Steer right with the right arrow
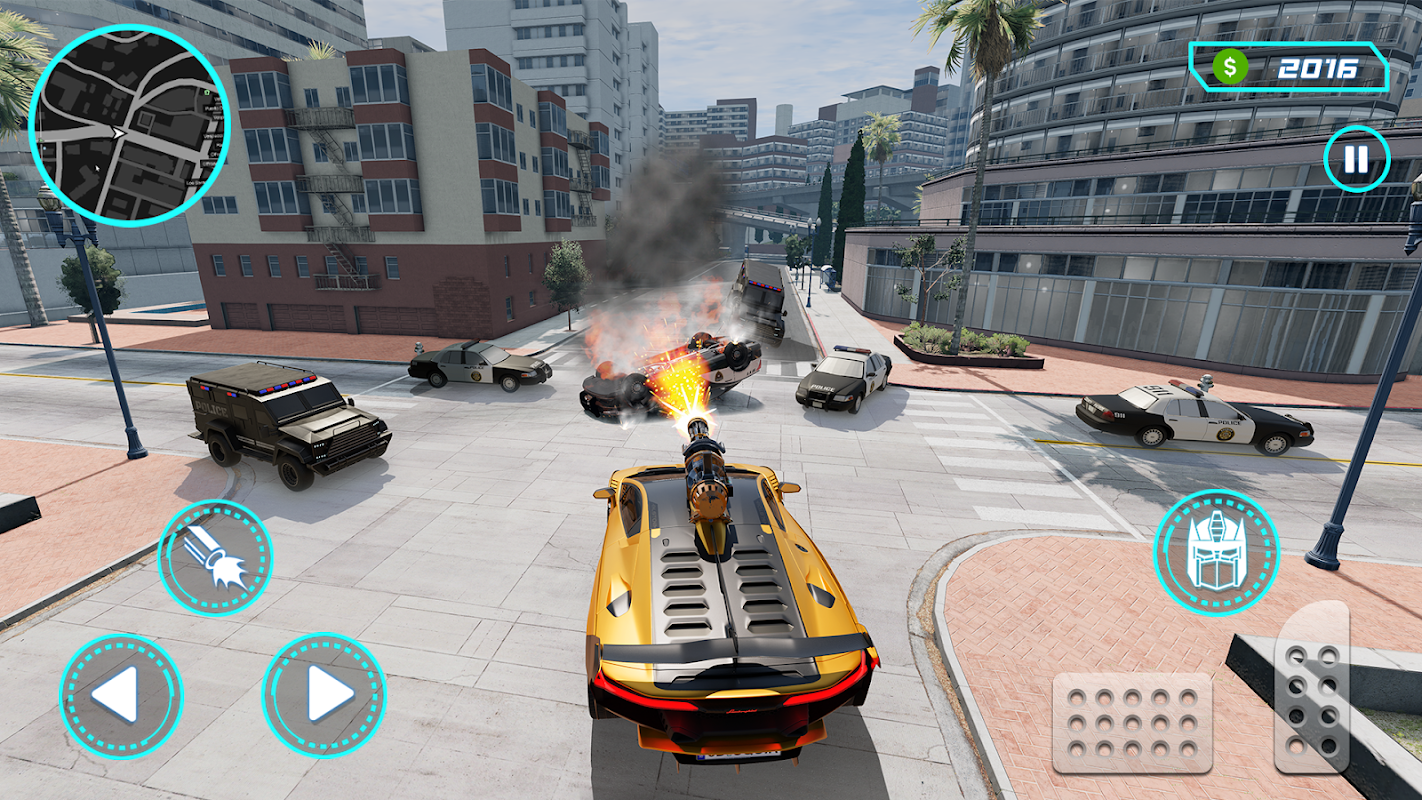The image size is (1422, 800). (324, 695)
